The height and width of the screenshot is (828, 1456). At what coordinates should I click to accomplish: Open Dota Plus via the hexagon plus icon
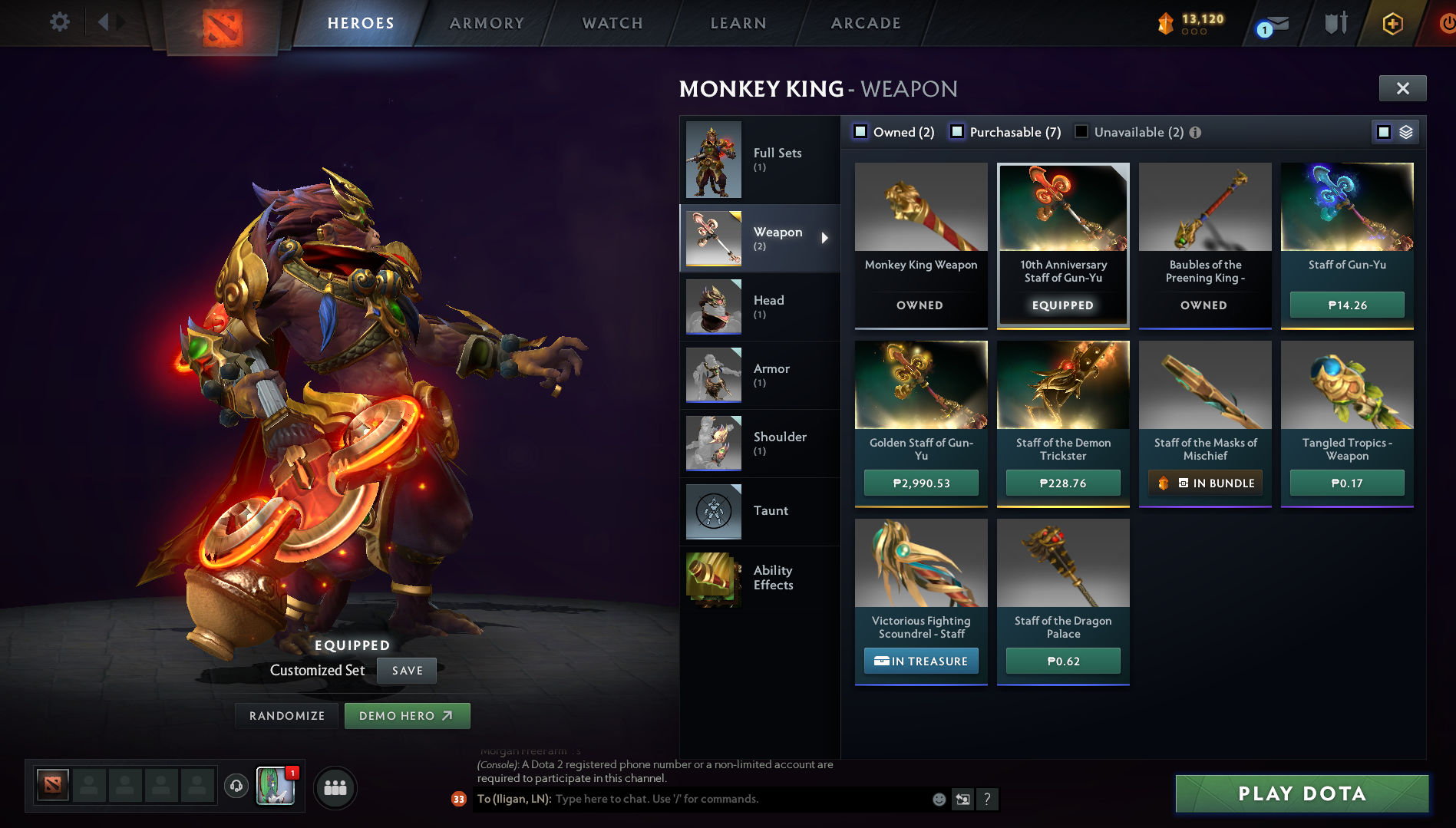(x=1392, y=23)
